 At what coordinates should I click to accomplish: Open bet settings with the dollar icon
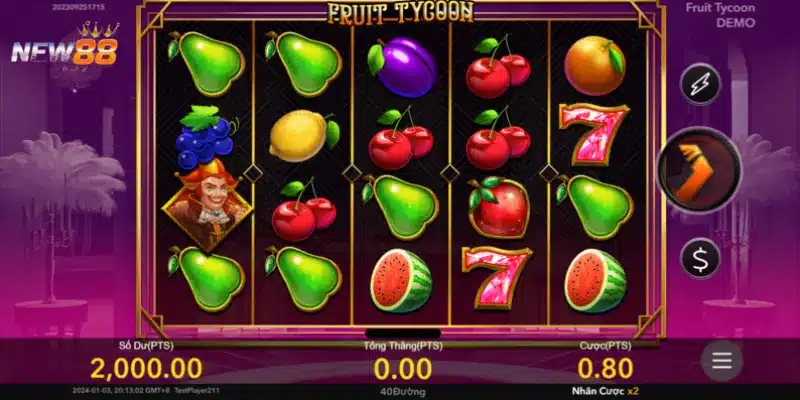click(x=700, y=258)
